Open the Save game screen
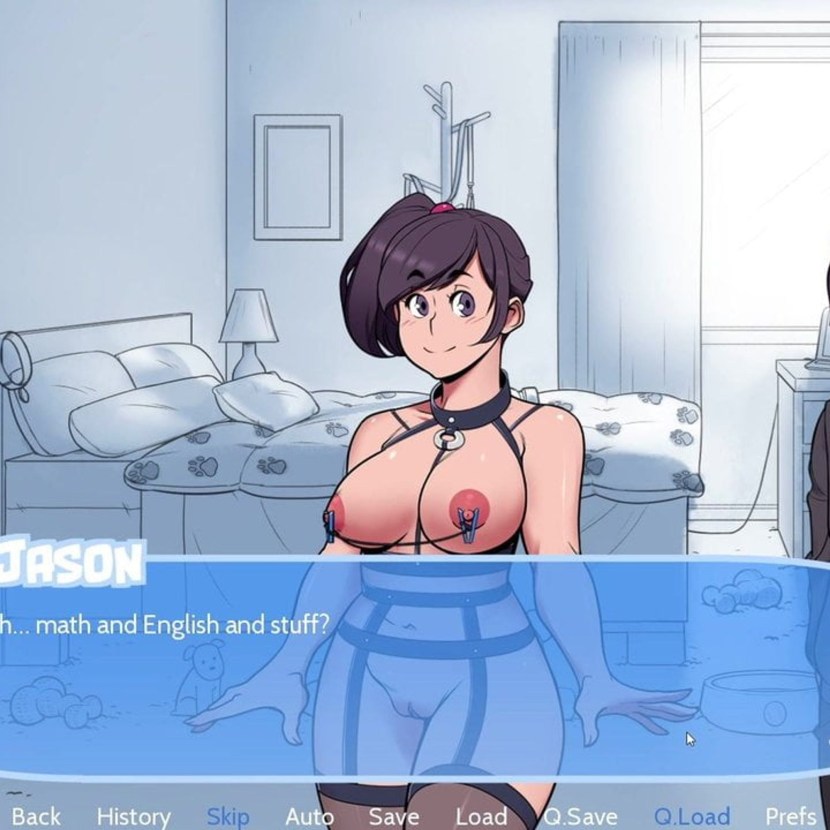Screen dimensions: 830x830 pyautogui.click(x=393, y=816)
